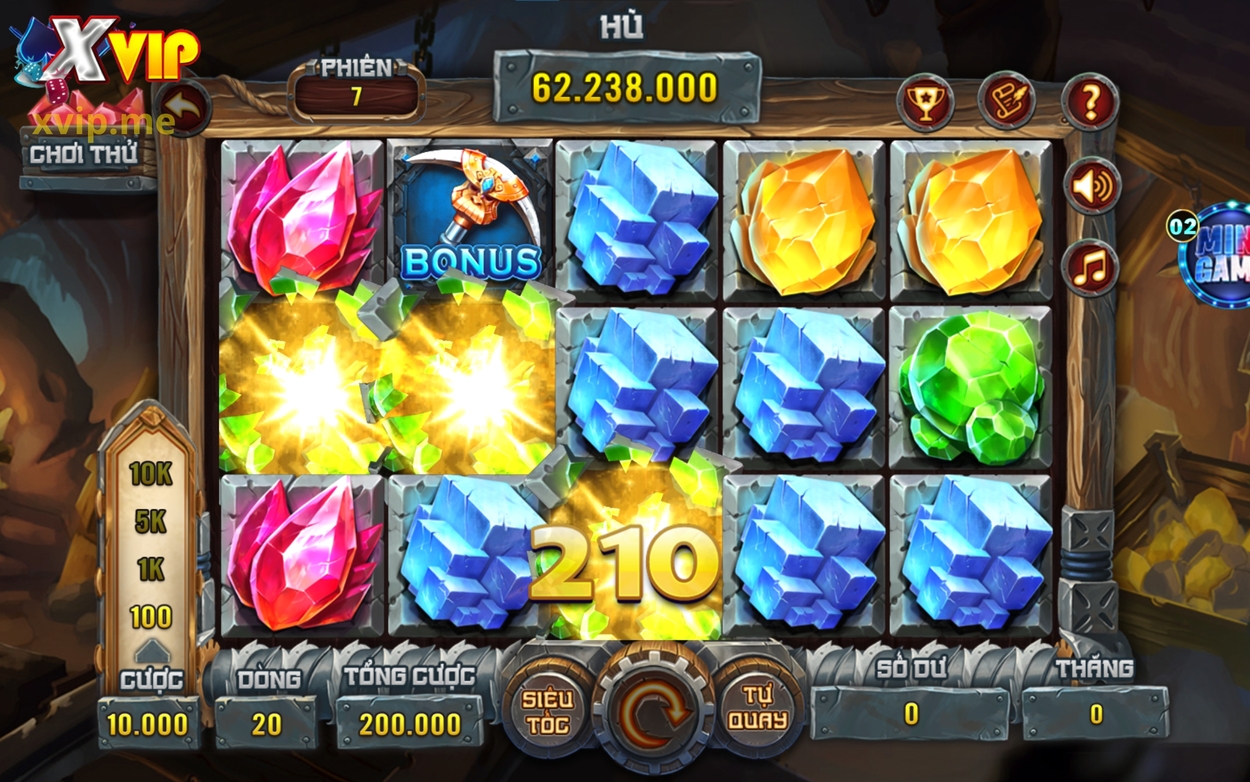
Task: Select the 100 bet level
Action: point(150,616)
